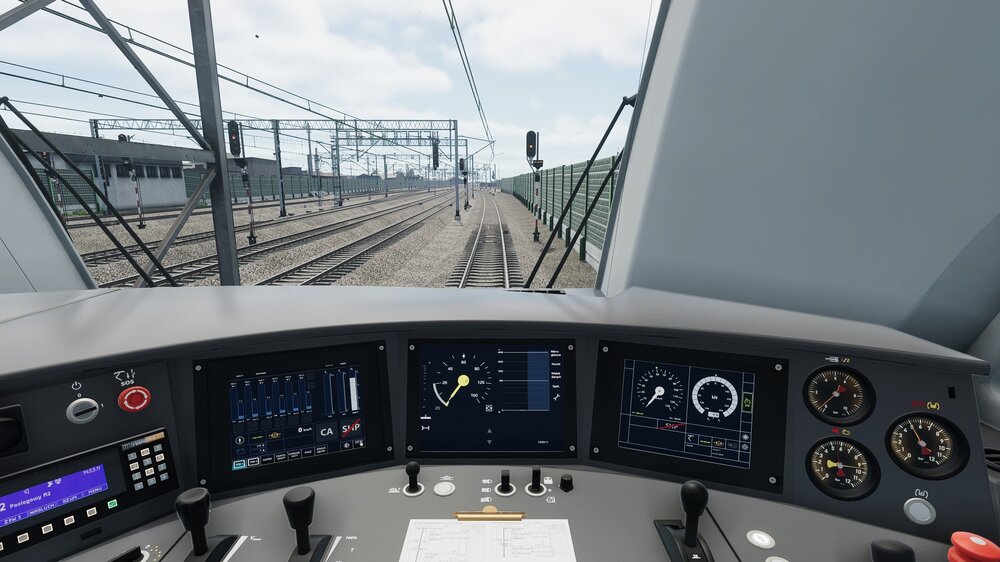Select the wrench icon on the speedometer display

555,398
